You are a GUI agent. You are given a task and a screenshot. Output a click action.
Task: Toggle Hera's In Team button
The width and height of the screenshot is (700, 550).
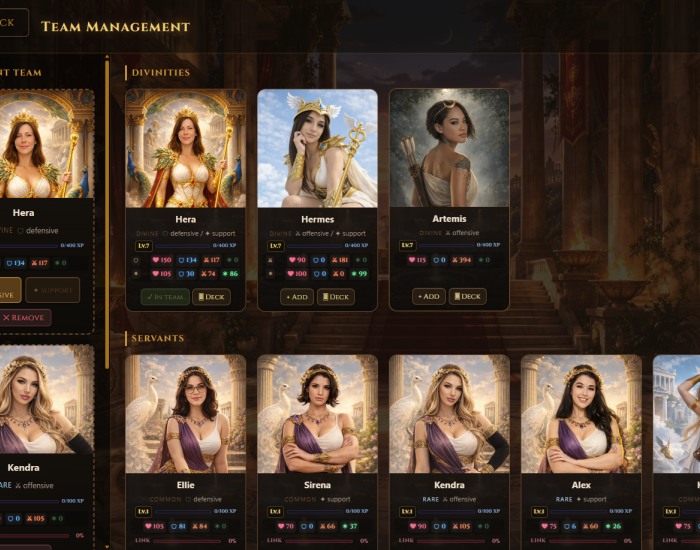164,296
